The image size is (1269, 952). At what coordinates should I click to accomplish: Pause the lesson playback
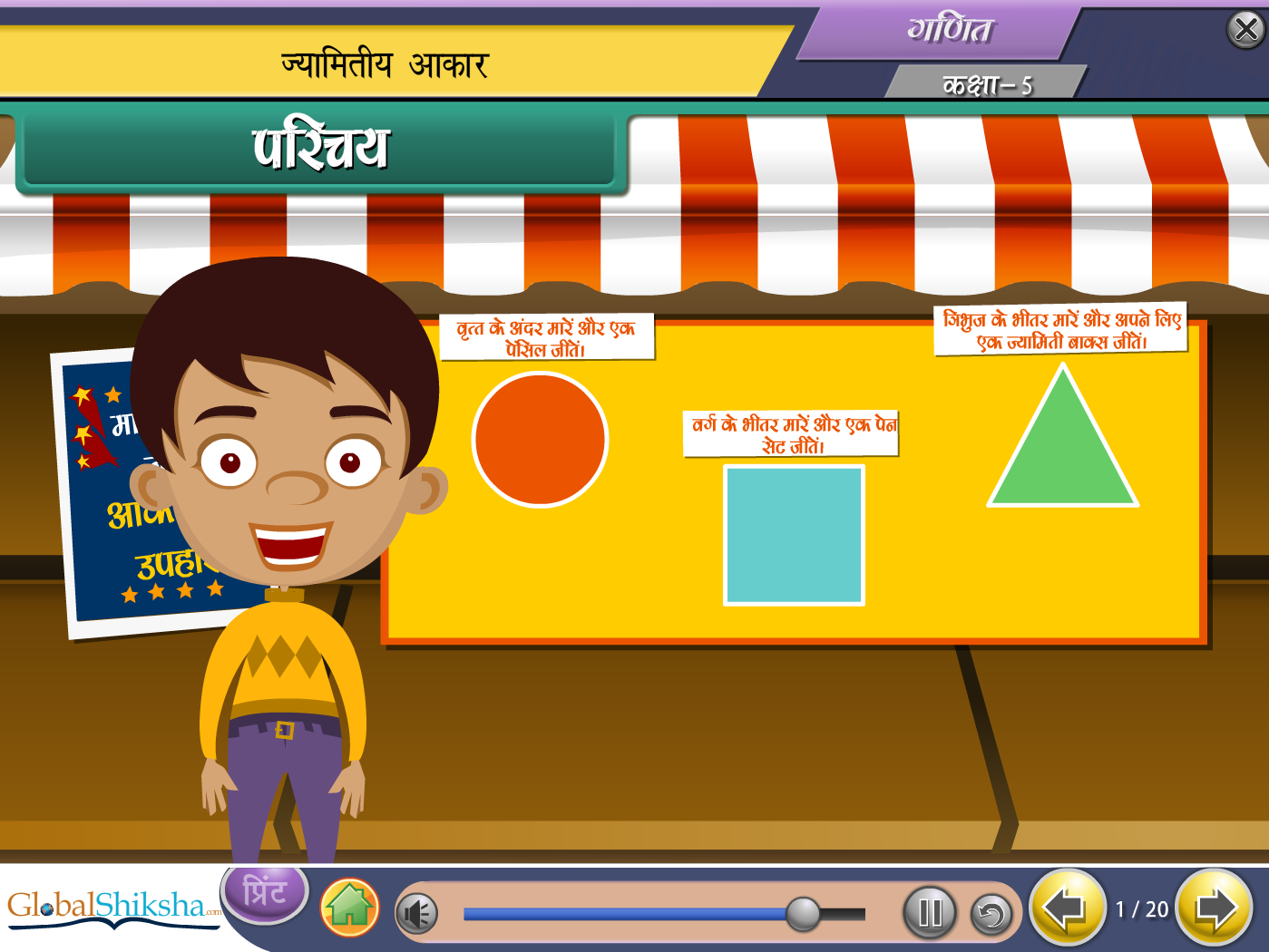click(930, 912)
